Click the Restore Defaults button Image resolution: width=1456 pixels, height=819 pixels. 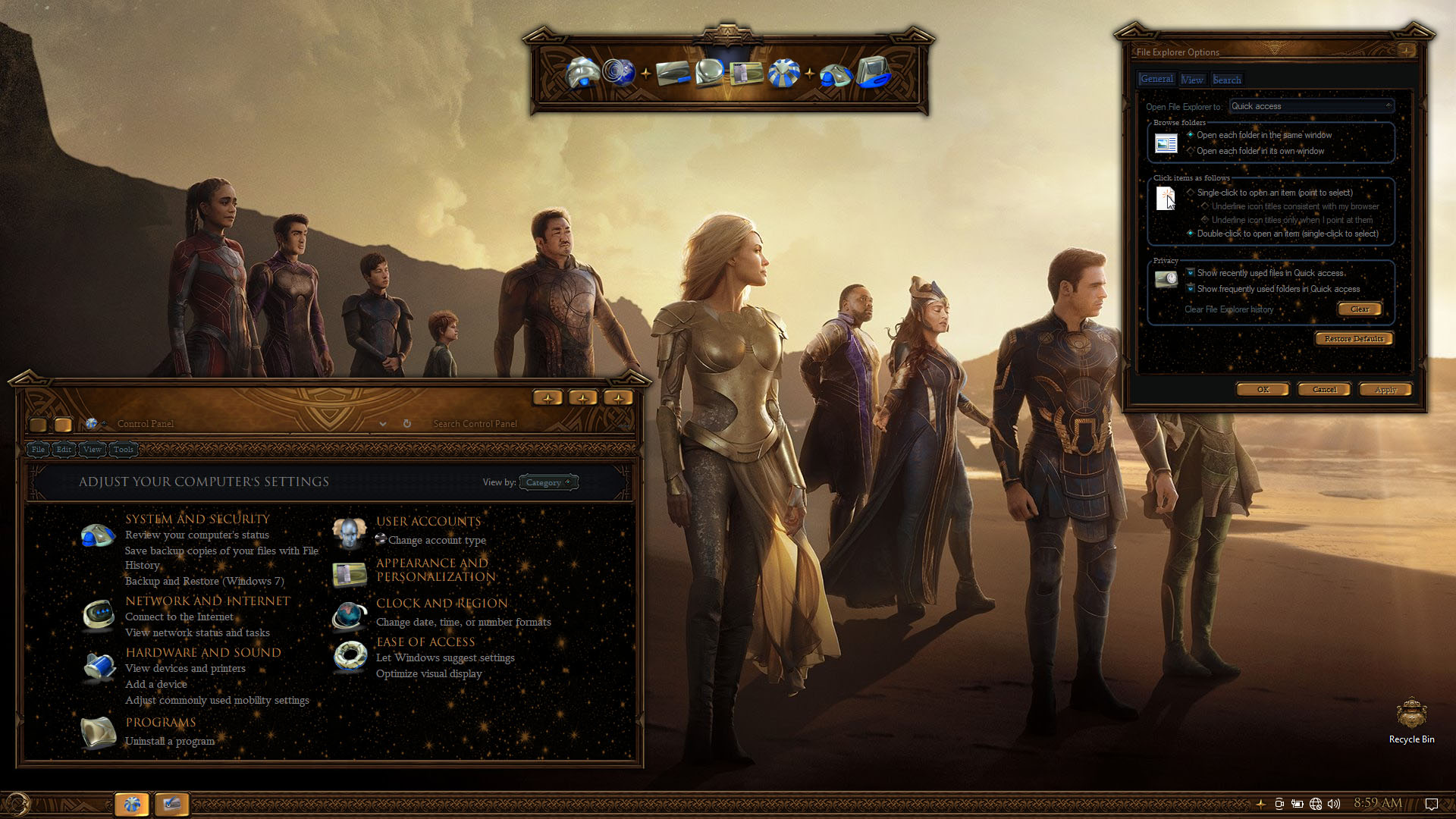coord(1354,339)
